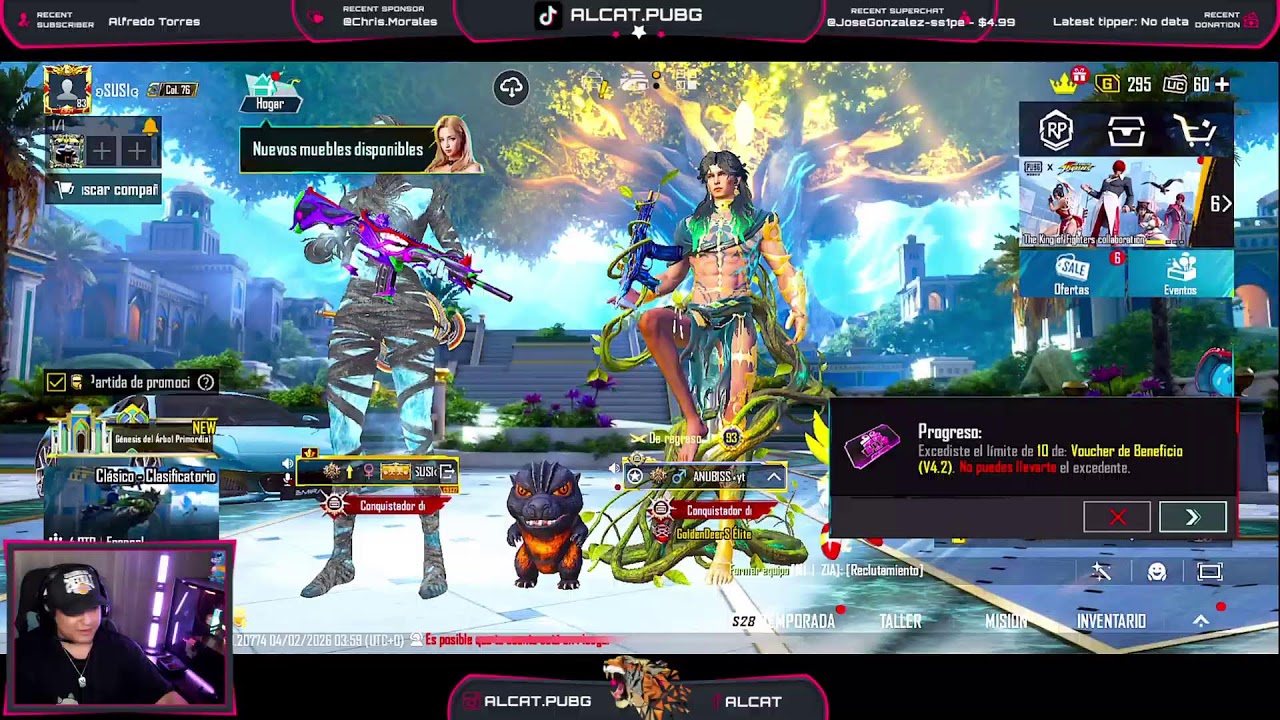Open the Royale Pass RP menu
Screen dimensions: 1280x720
(1056, 131)
